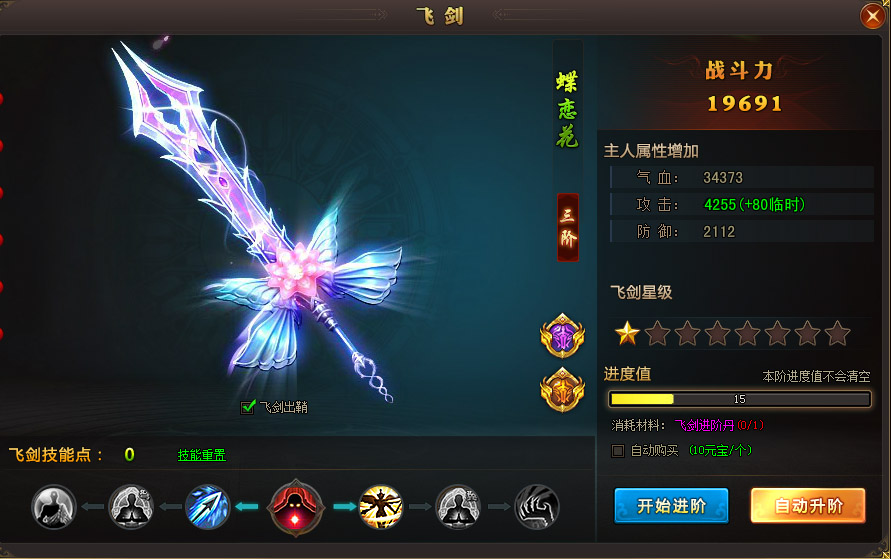Screen dimensions: 891x559
Task: Choose the blue arrow skill icon
Action: 207,507
